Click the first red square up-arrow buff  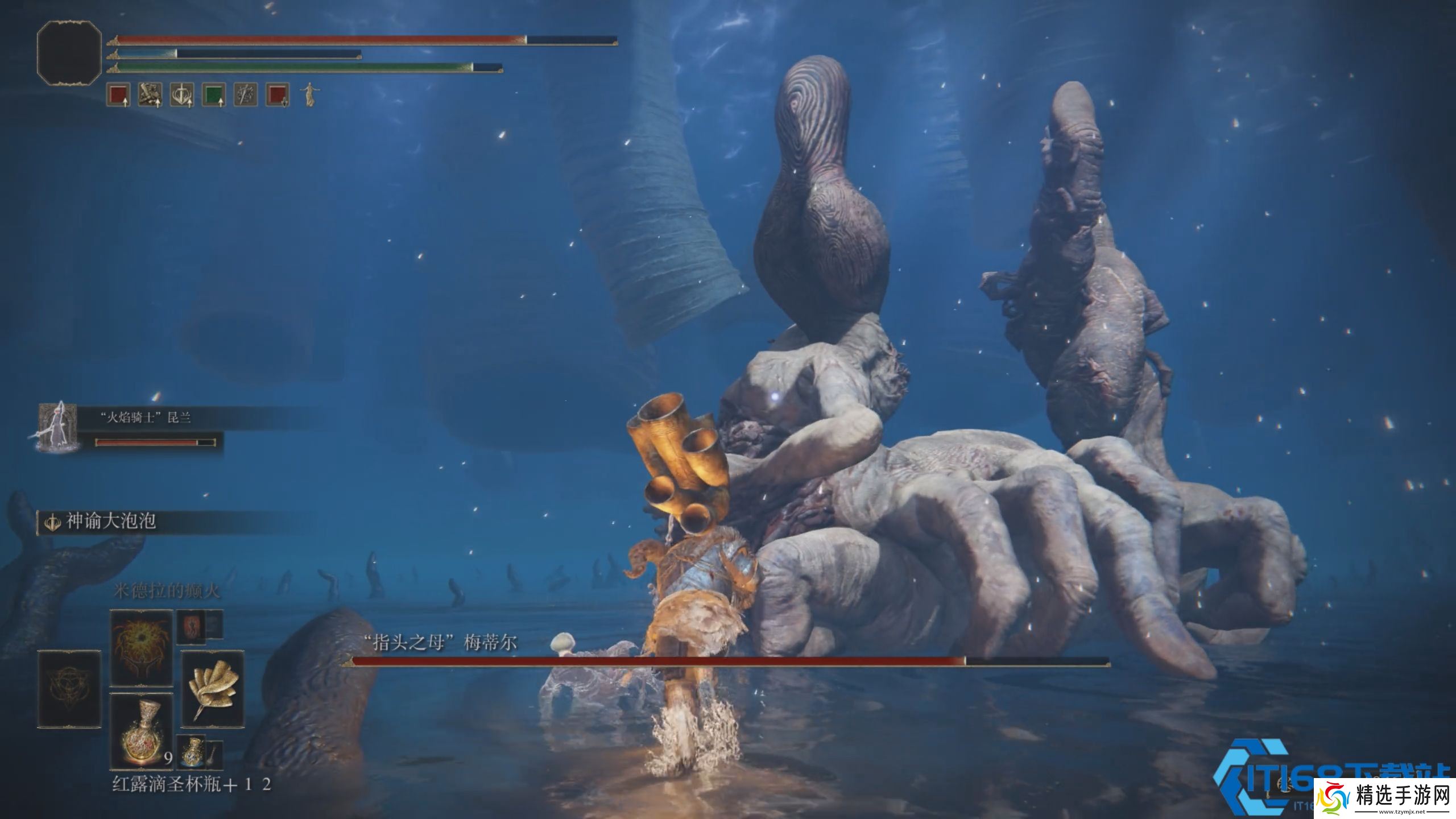(118, 94)
